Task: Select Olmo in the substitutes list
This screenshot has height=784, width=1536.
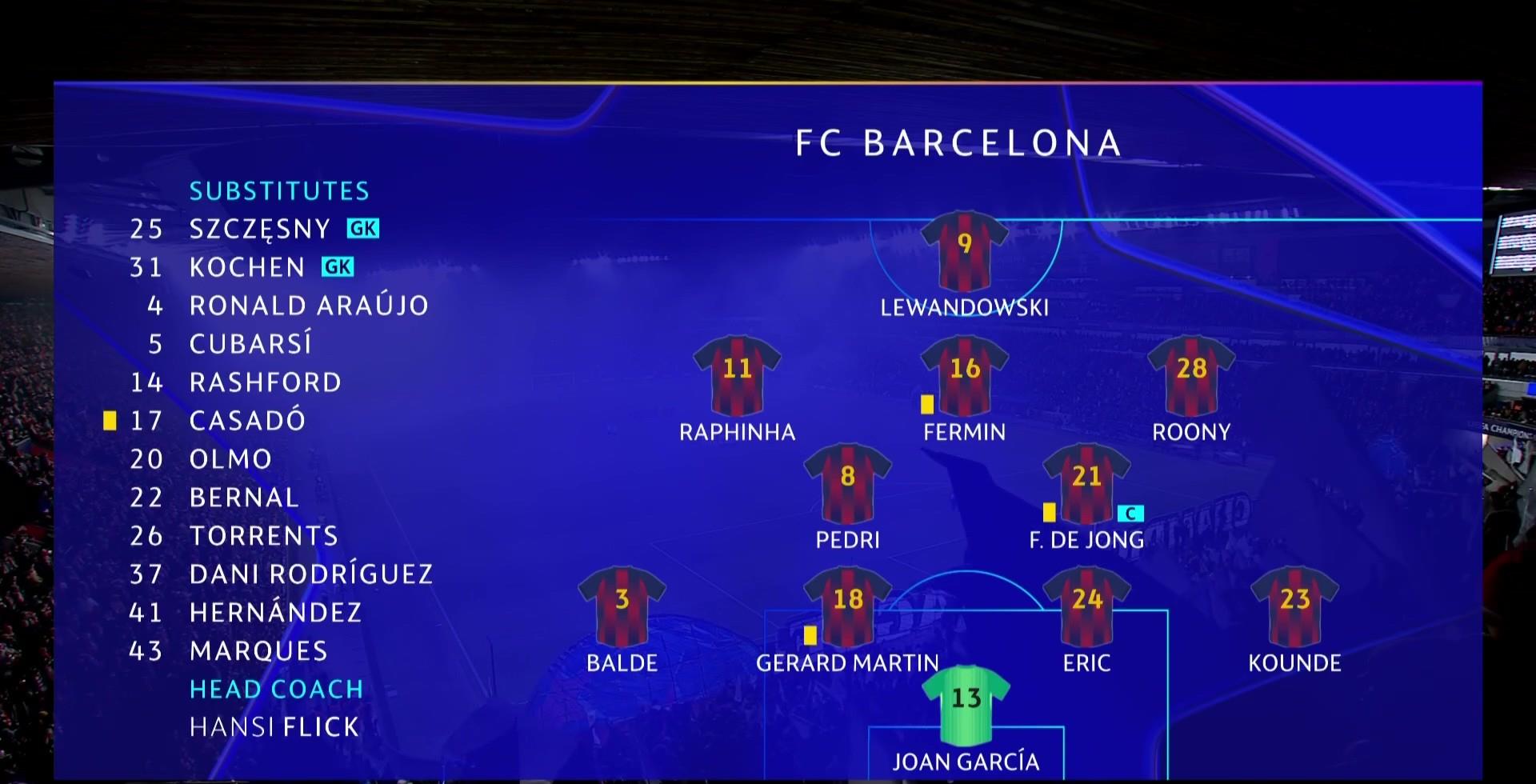Action: point(230,459)
